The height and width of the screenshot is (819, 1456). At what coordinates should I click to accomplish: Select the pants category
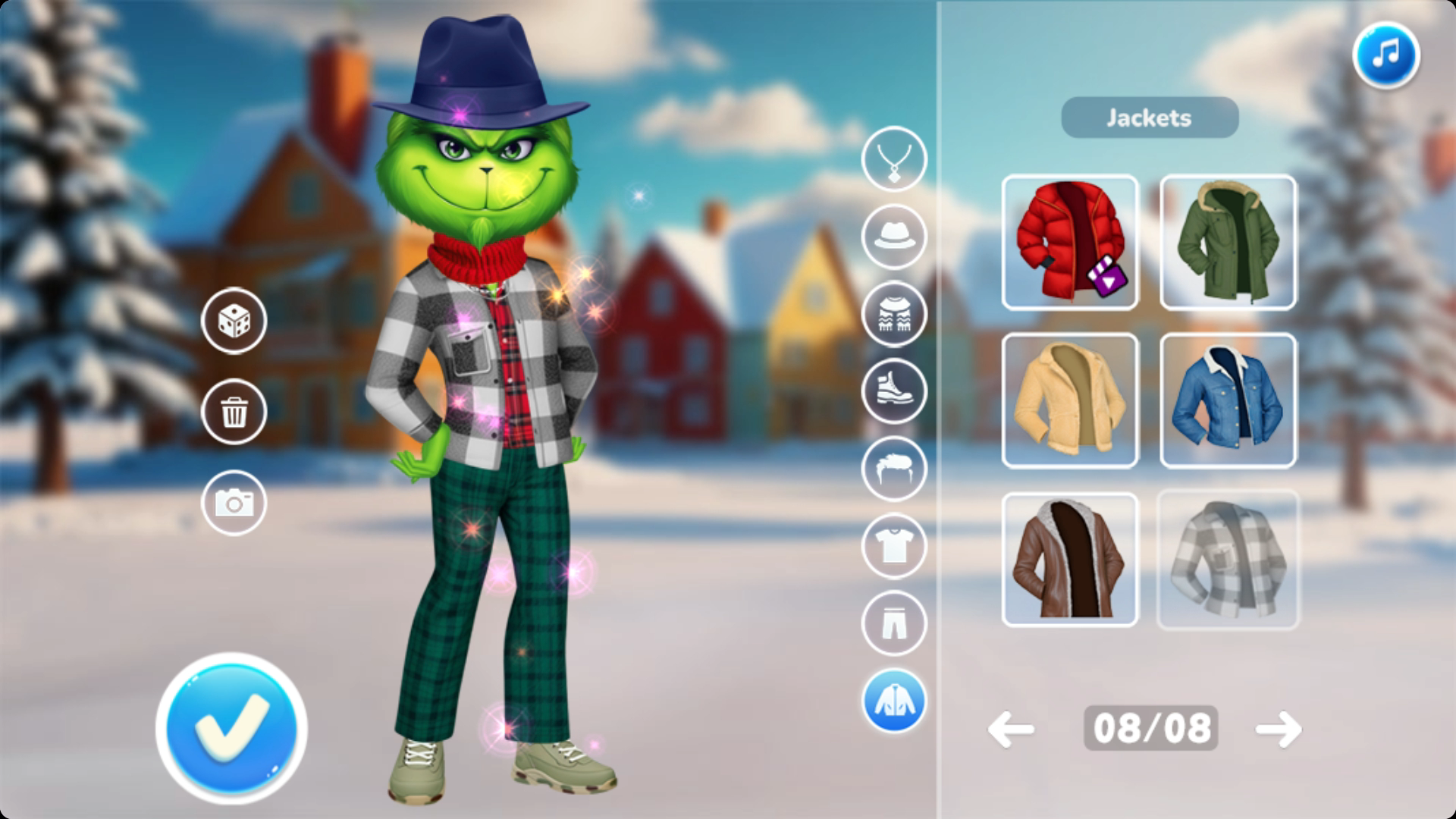894,623
